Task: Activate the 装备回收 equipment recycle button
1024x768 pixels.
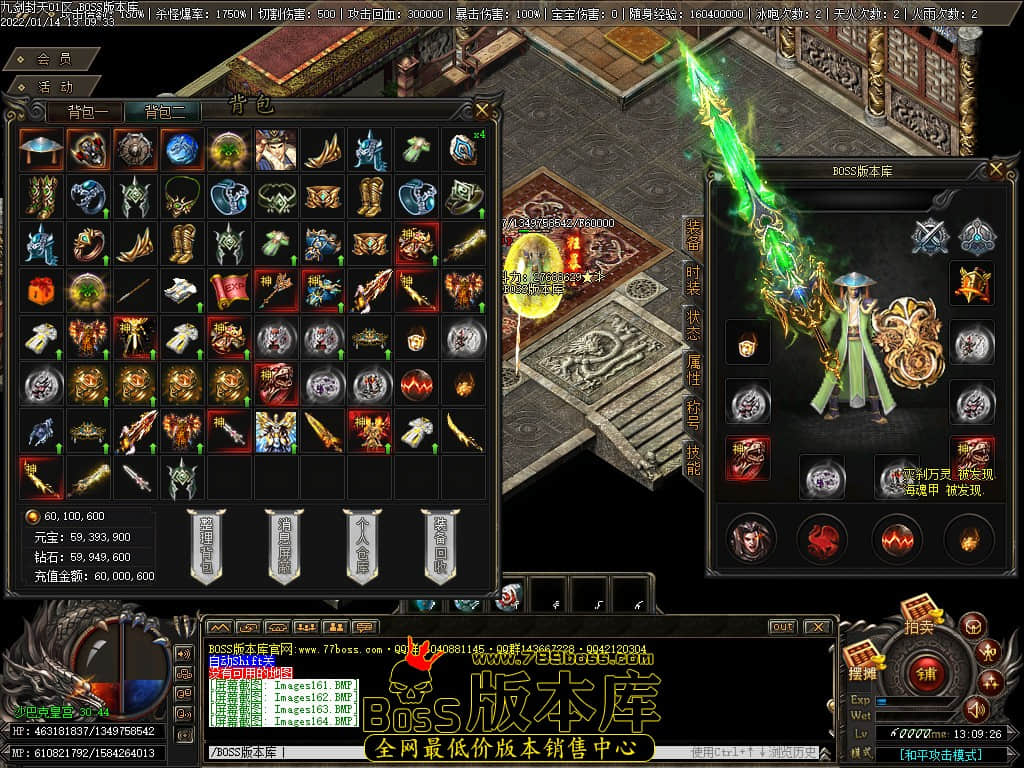Action: 440,545
